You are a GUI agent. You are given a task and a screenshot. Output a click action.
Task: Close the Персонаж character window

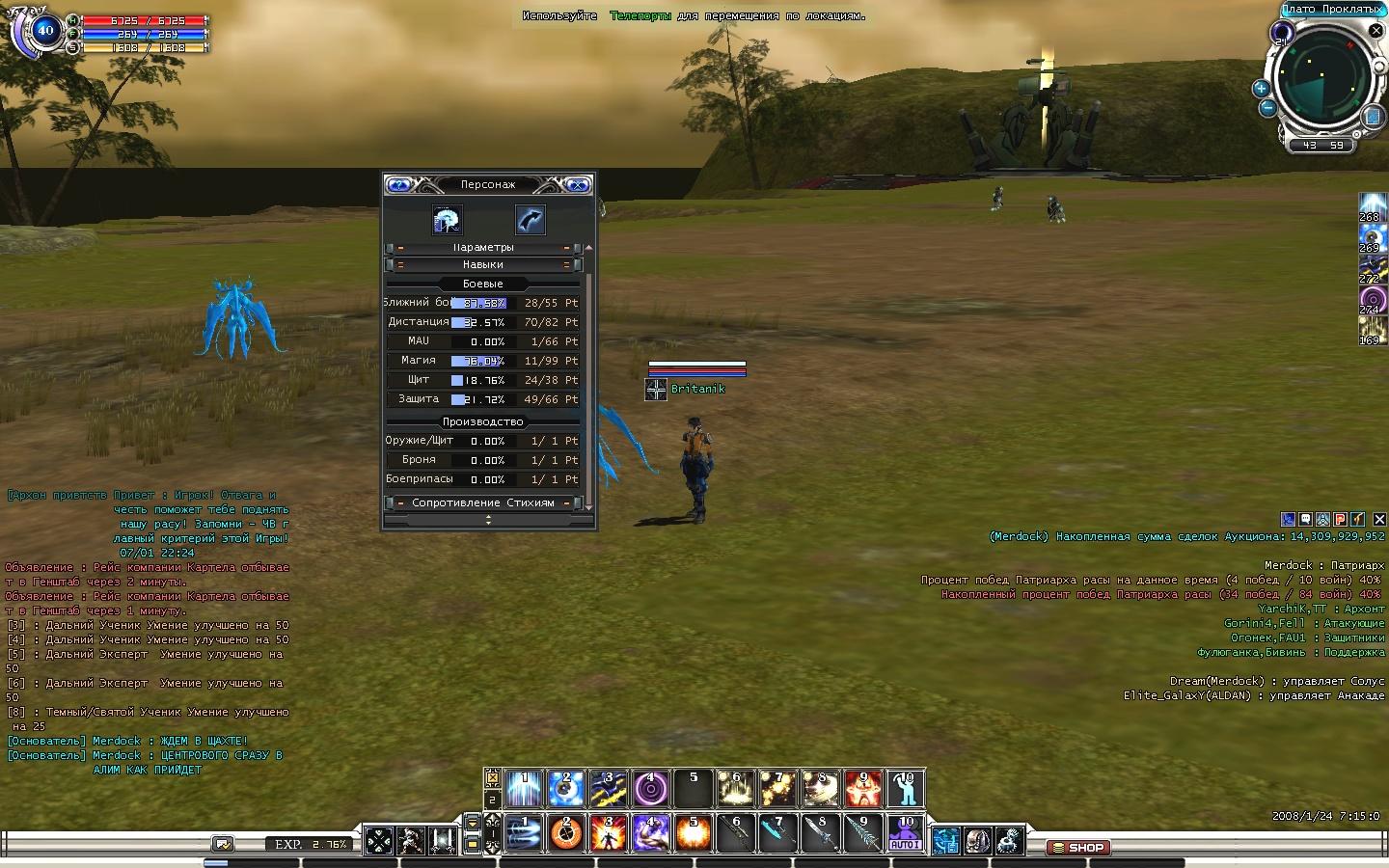577,184
